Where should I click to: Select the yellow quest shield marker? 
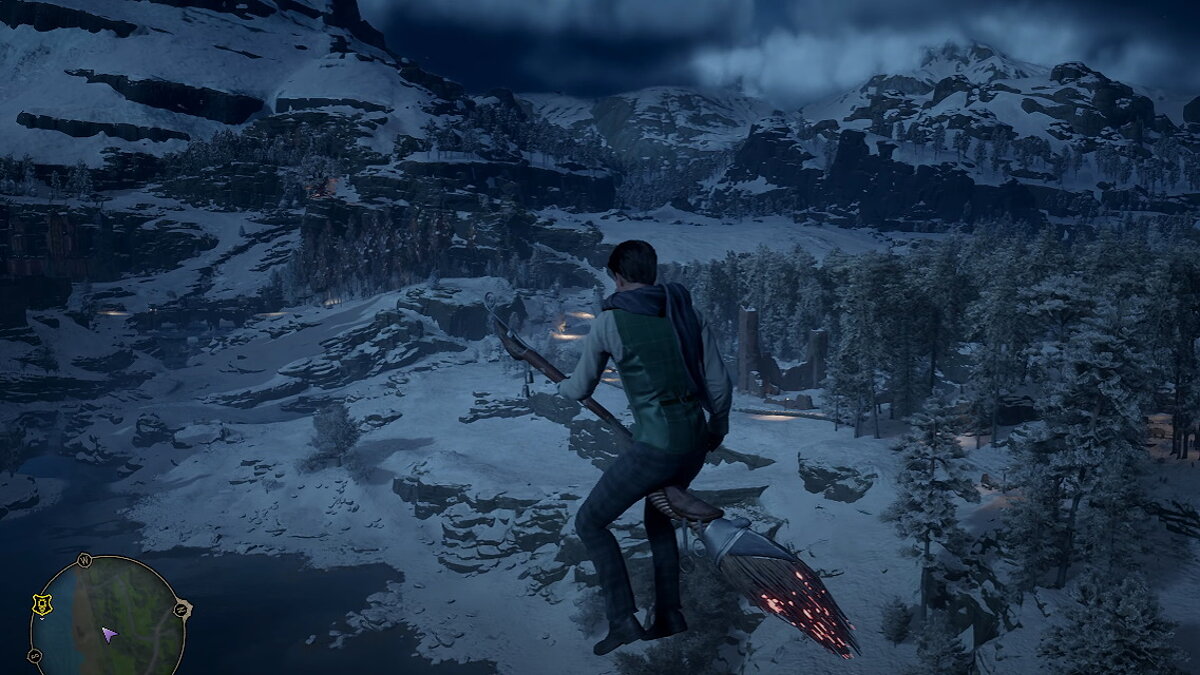pyautogui.click(x=41, y=604)
